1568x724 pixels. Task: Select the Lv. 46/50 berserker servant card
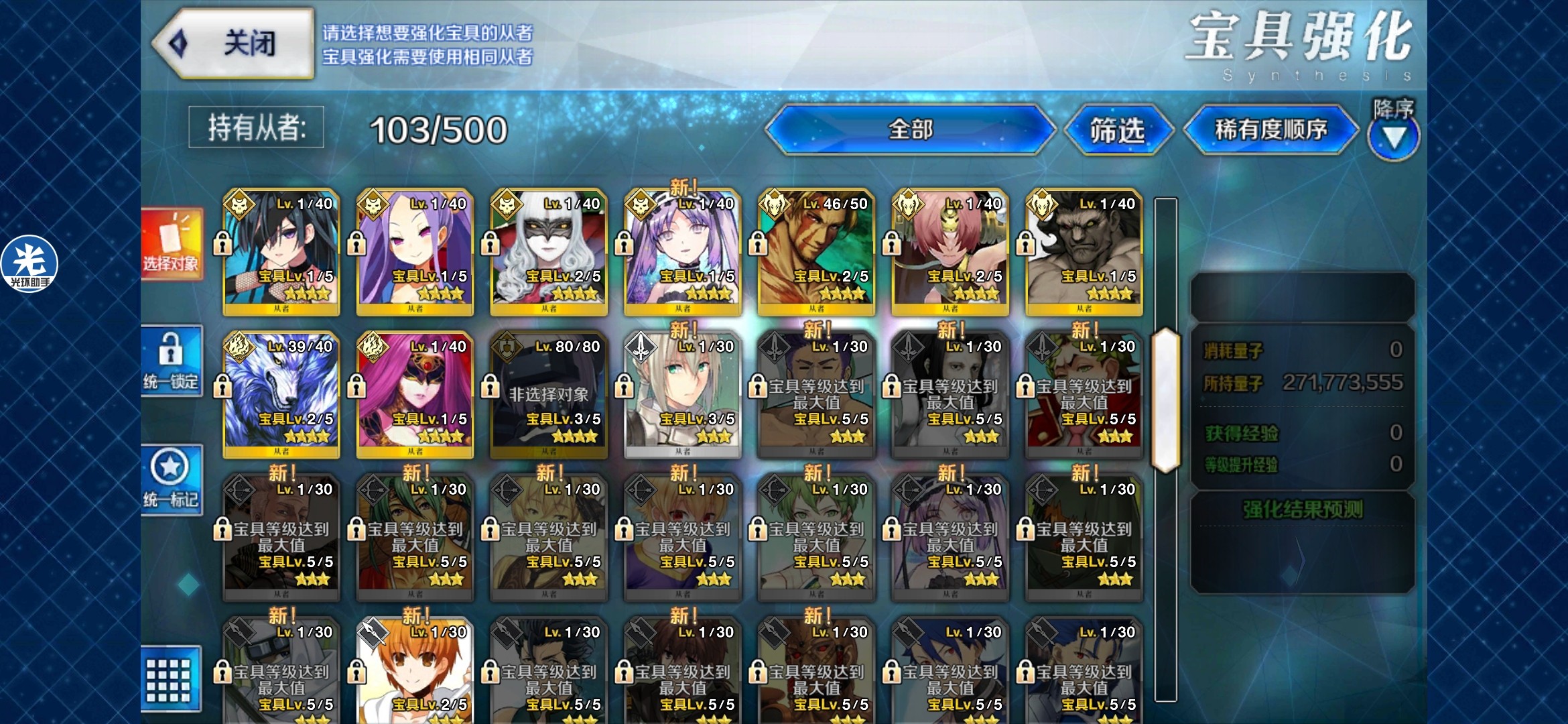pos(816,252)
